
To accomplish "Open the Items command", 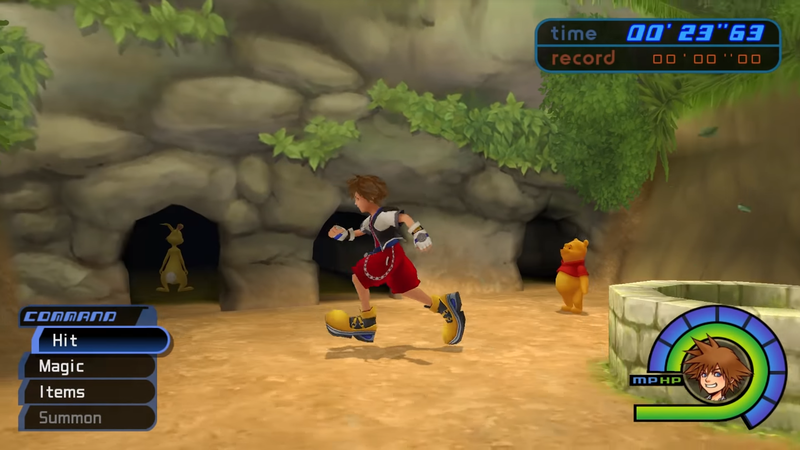I will coord(88,392).
